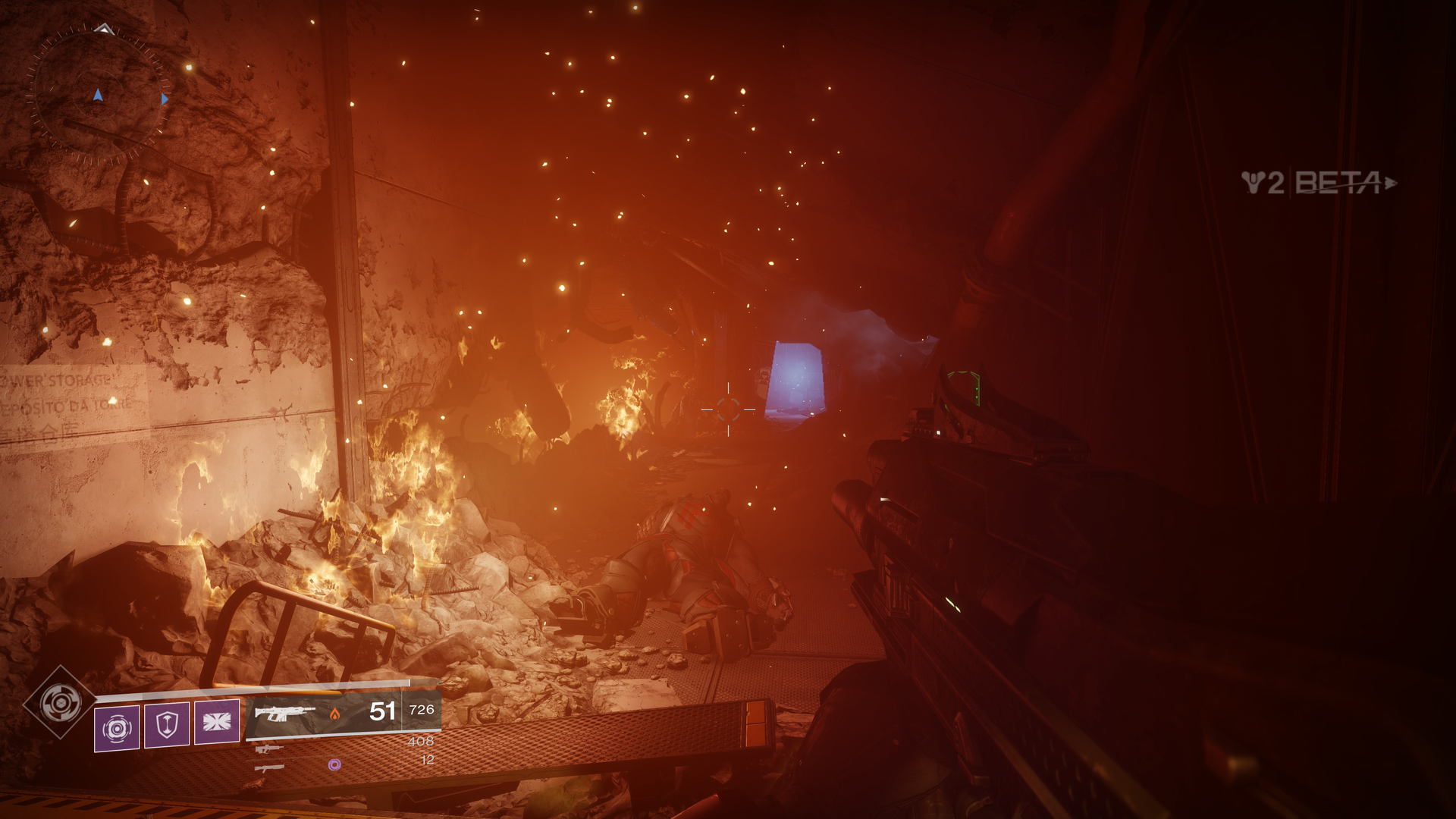This screenshot has width=1456, height=819.
Task: Select the blue player arrow on the radar
Action: 98,96
